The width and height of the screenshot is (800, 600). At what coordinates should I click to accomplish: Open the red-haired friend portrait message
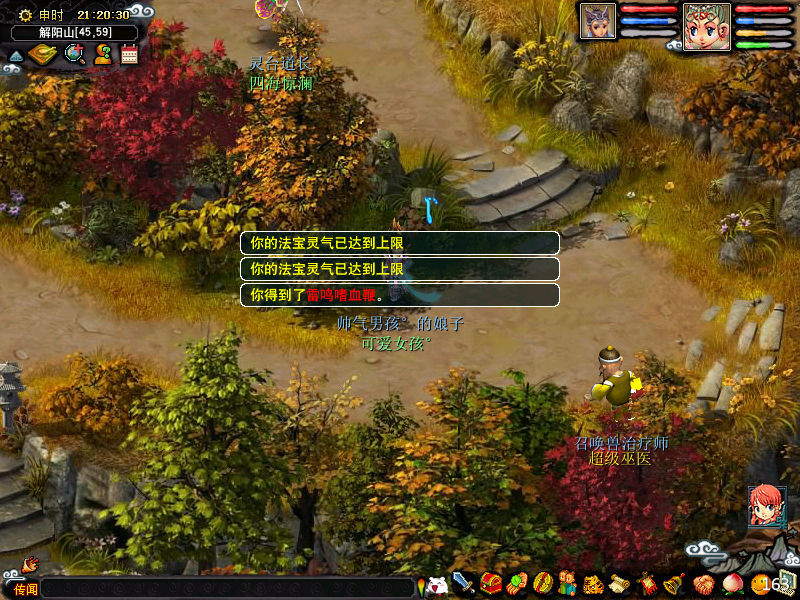tap(765, 505)
